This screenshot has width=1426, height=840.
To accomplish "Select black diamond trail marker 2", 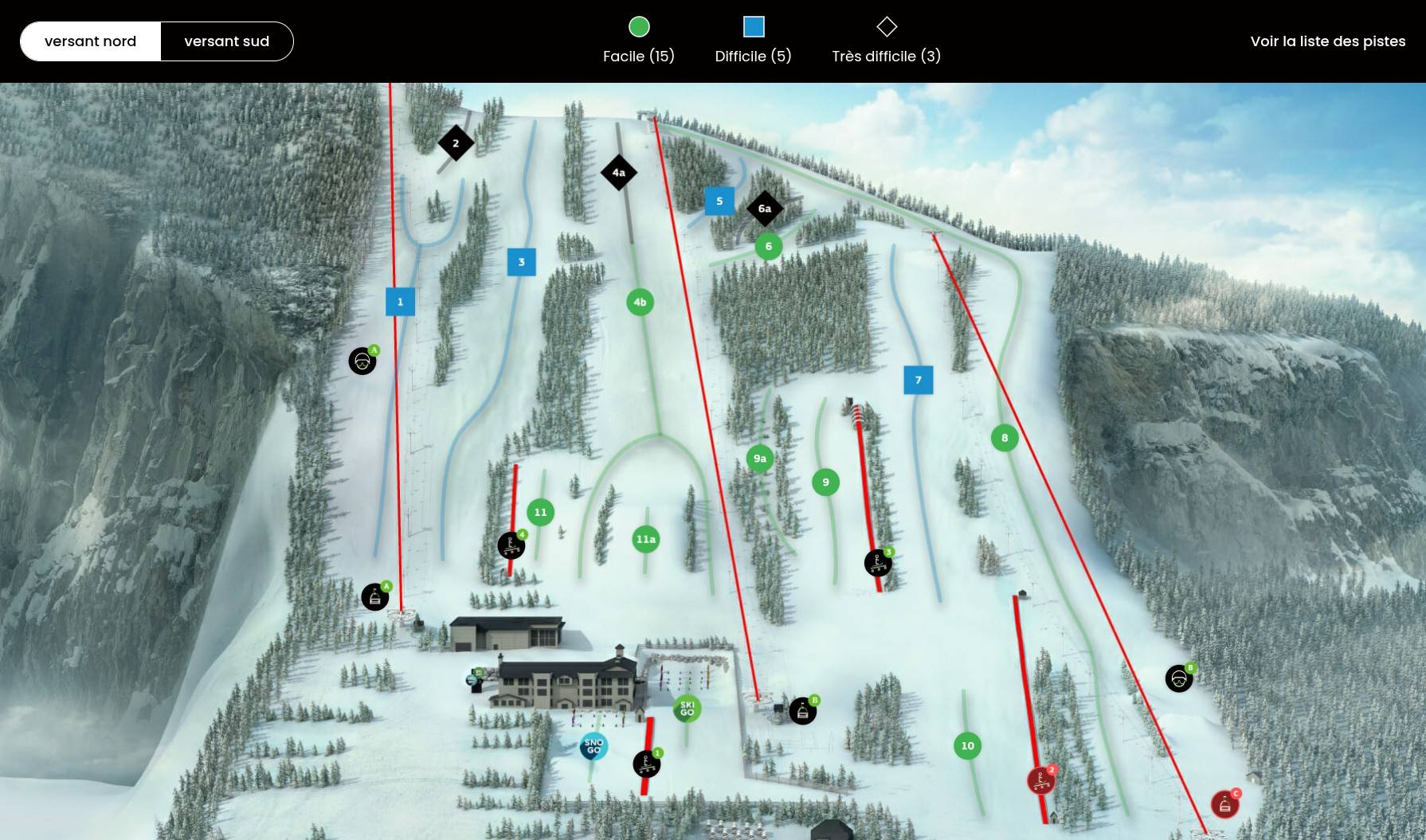I will click(x=456, y=143).
